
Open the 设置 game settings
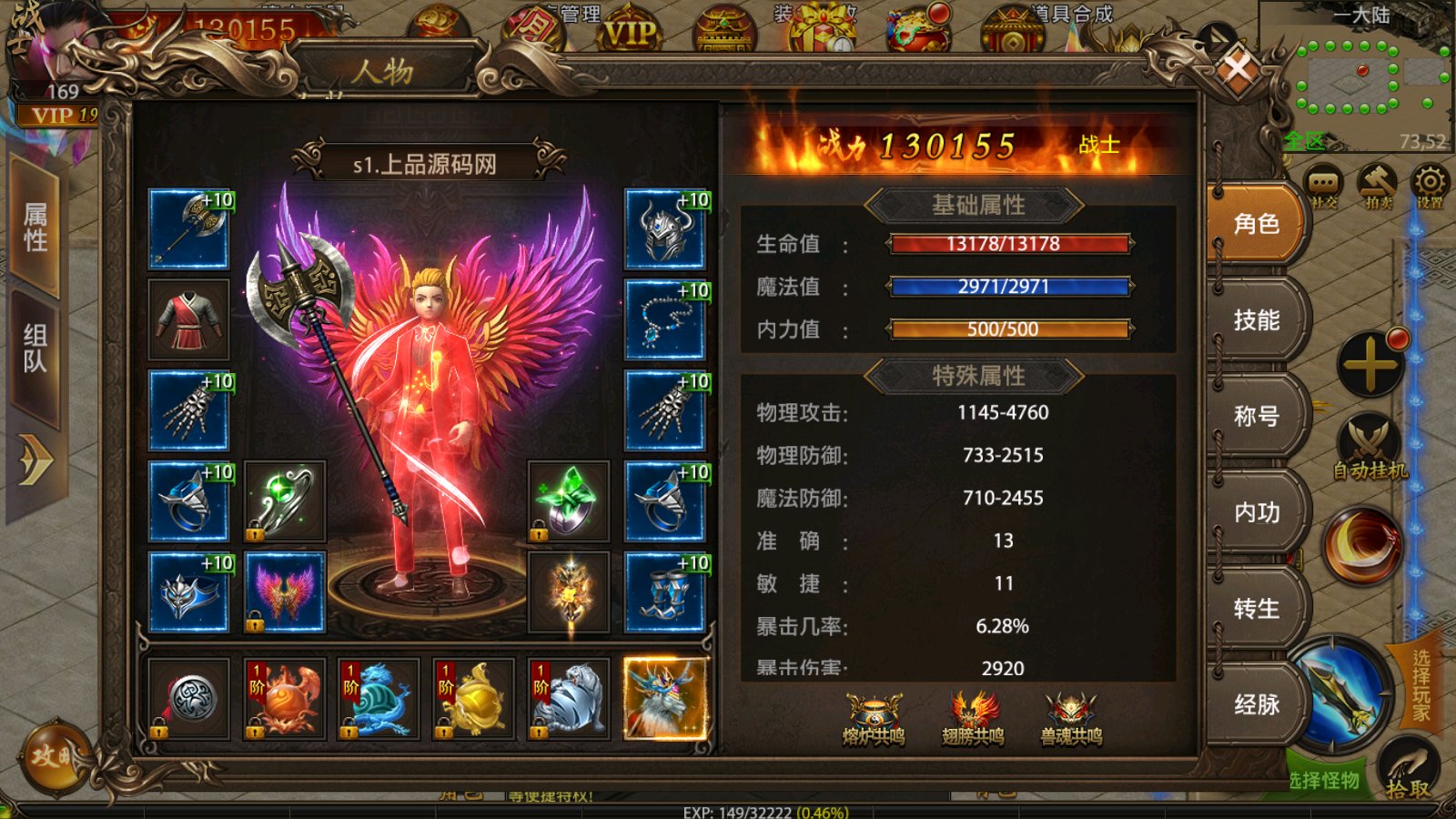point(1430,179)
